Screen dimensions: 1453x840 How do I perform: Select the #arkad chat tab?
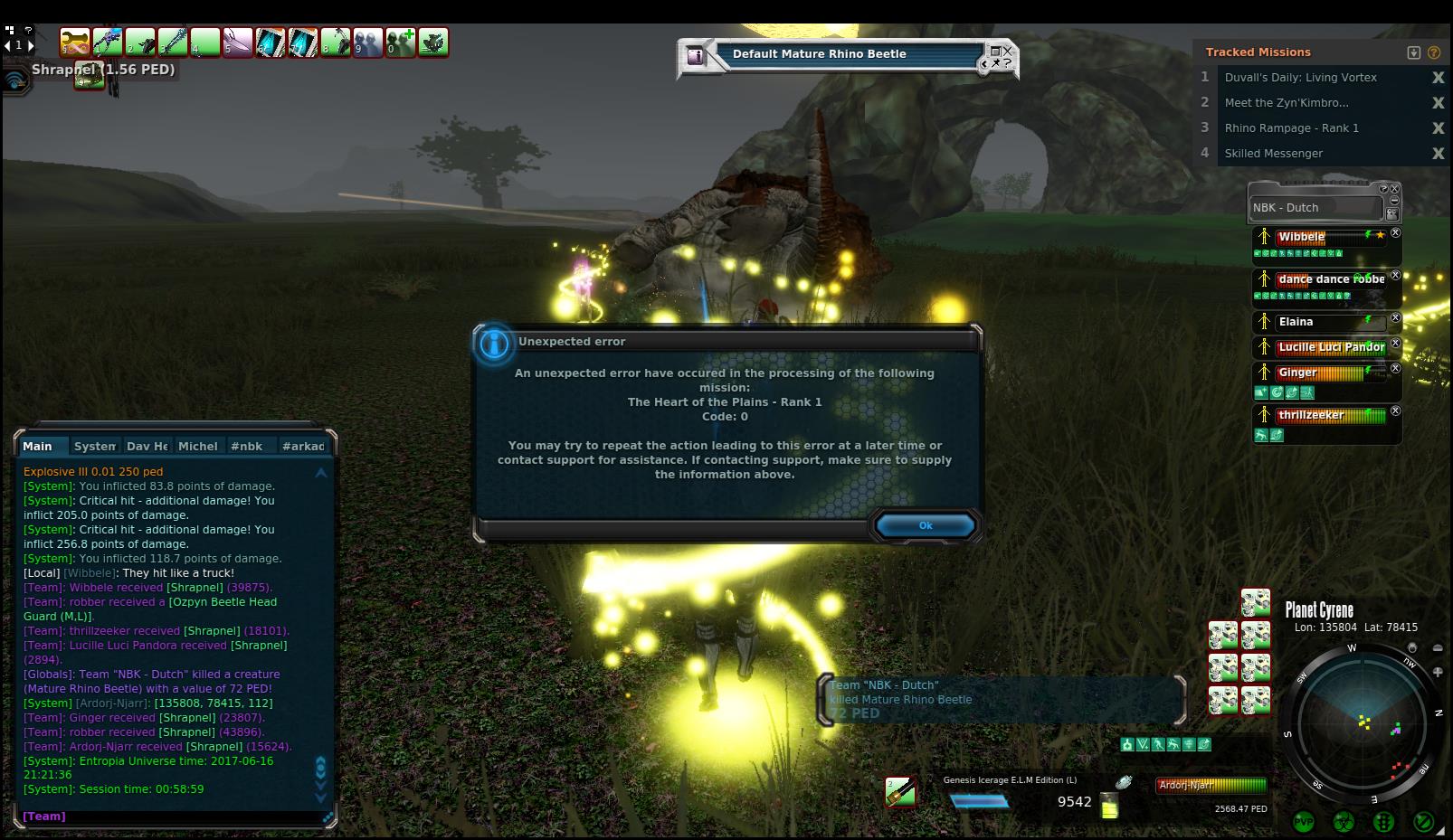303,446
